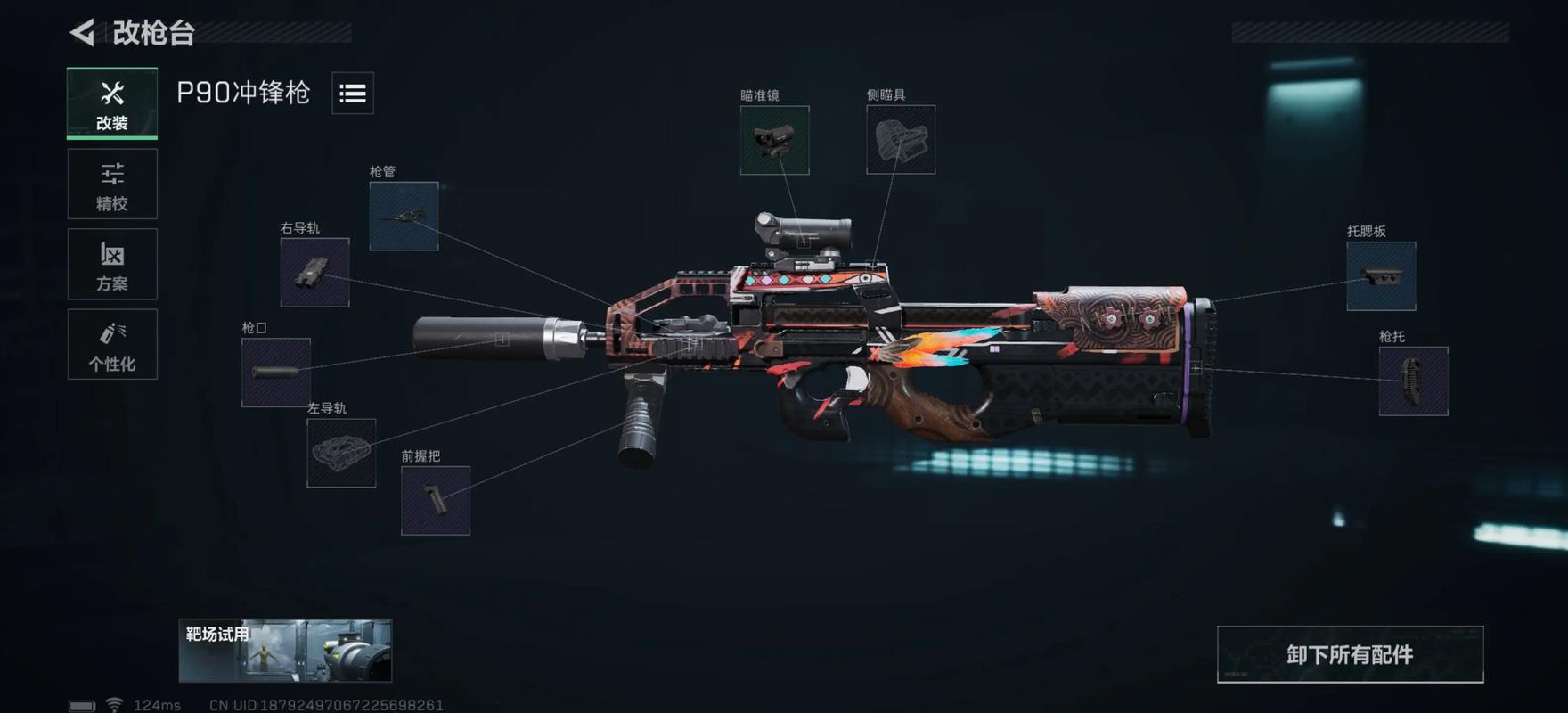The height and width of the screenshot is (713, 1568).
Task: Open the list icon next to P90冲锋枪
Action: pyautogui.click(x=353, y=94)
